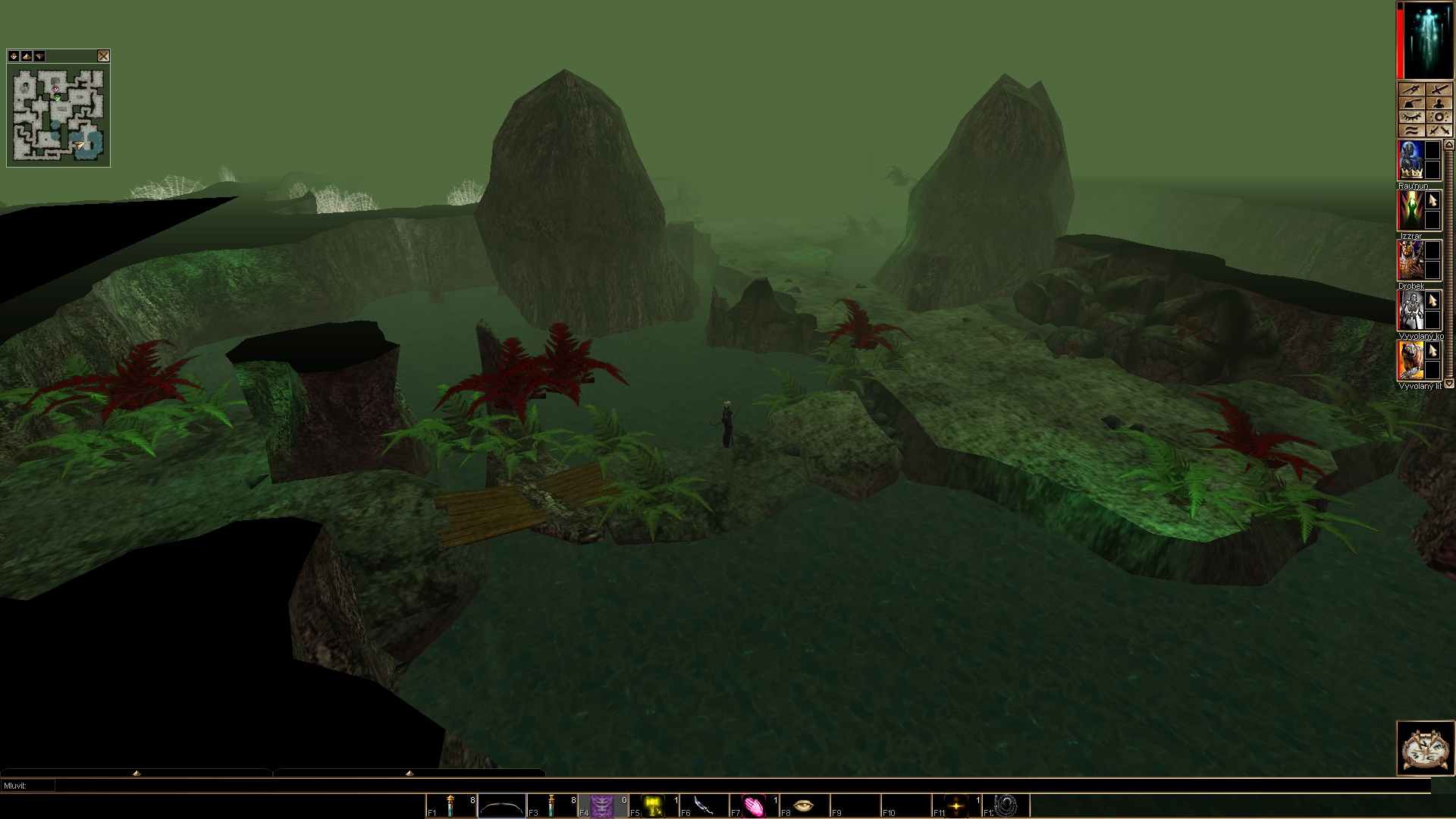Use the potion in quickslot F1
1456x819 pixels.
pyautogui.click(x=450, y=805)
